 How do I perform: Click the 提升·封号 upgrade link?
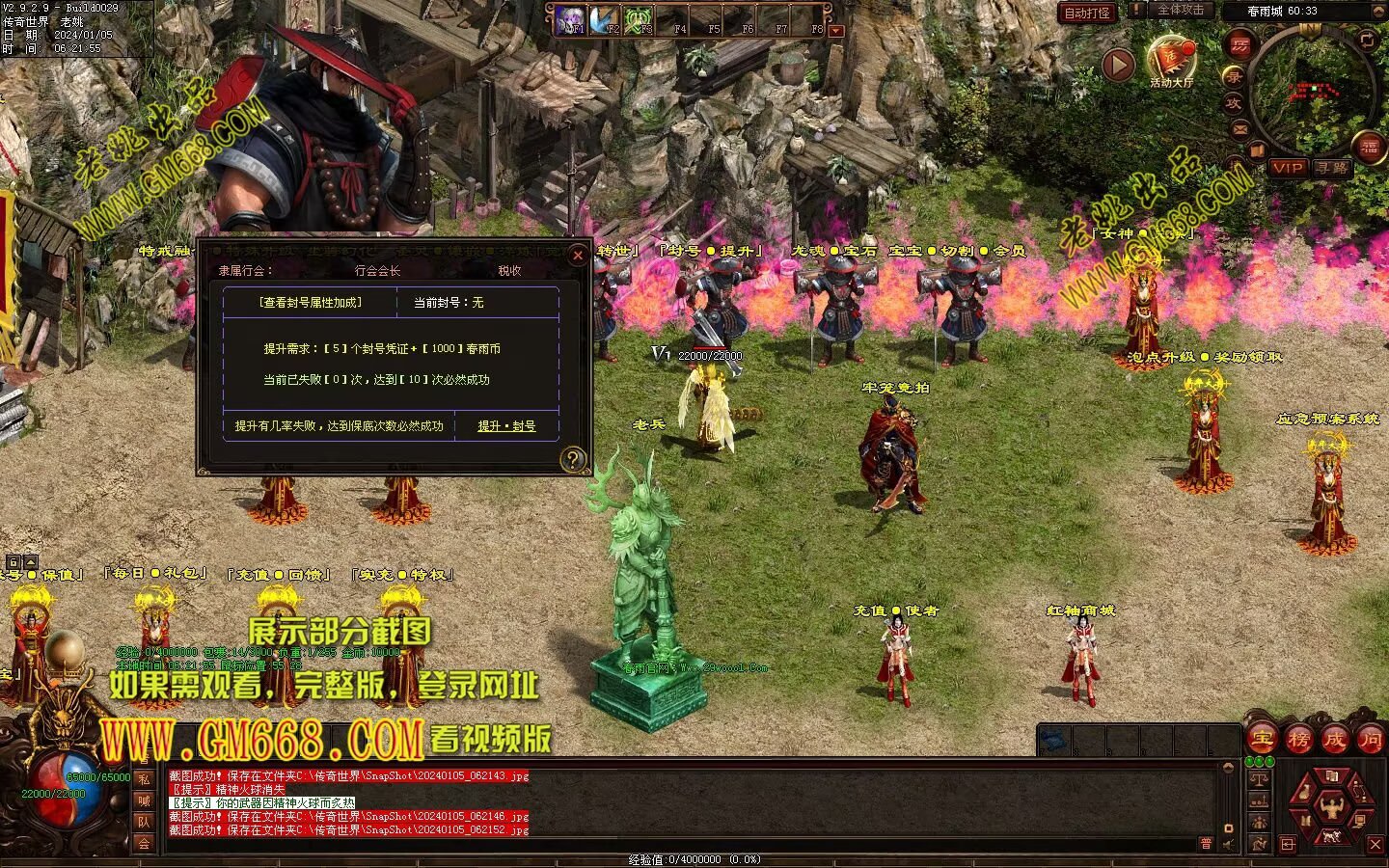(506, 425)
